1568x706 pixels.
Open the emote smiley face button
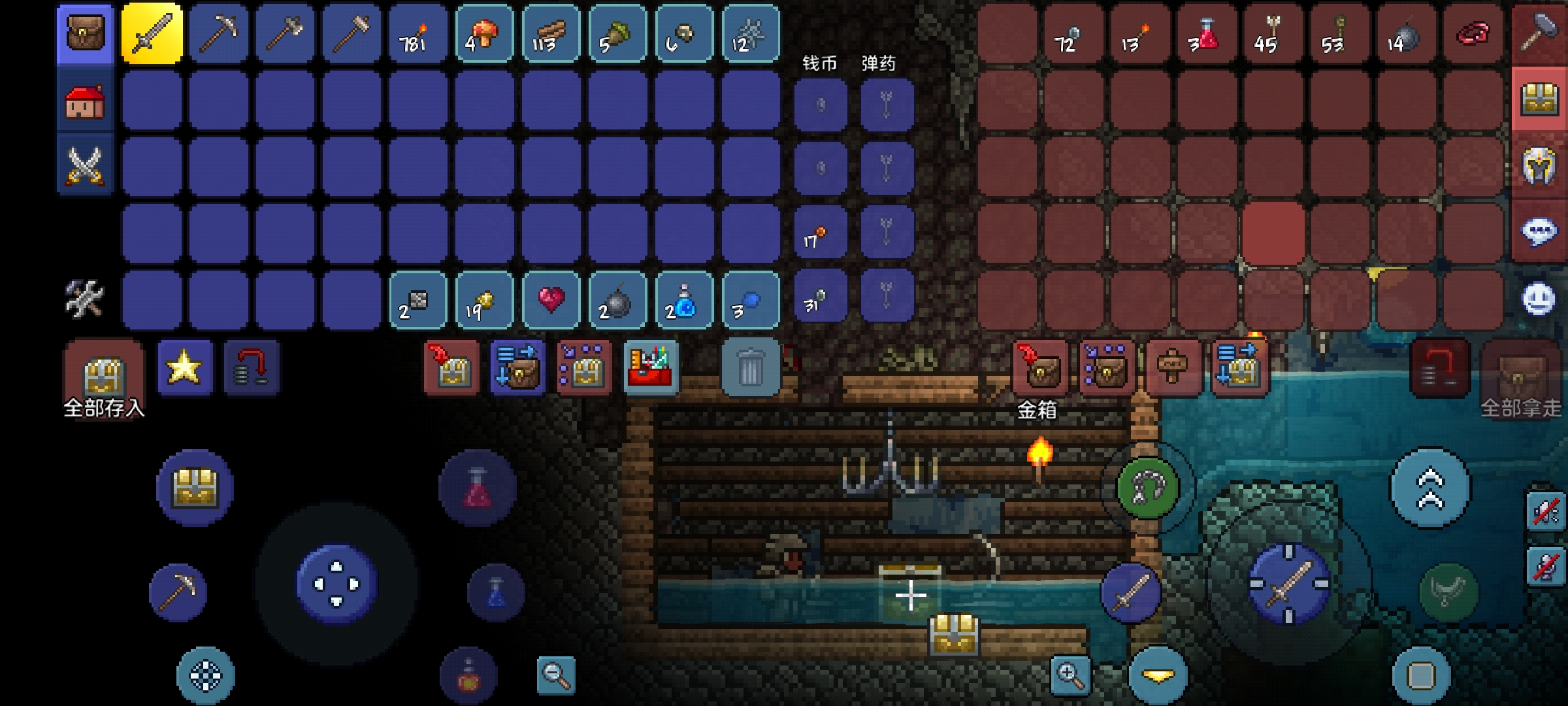(1539, 299)
